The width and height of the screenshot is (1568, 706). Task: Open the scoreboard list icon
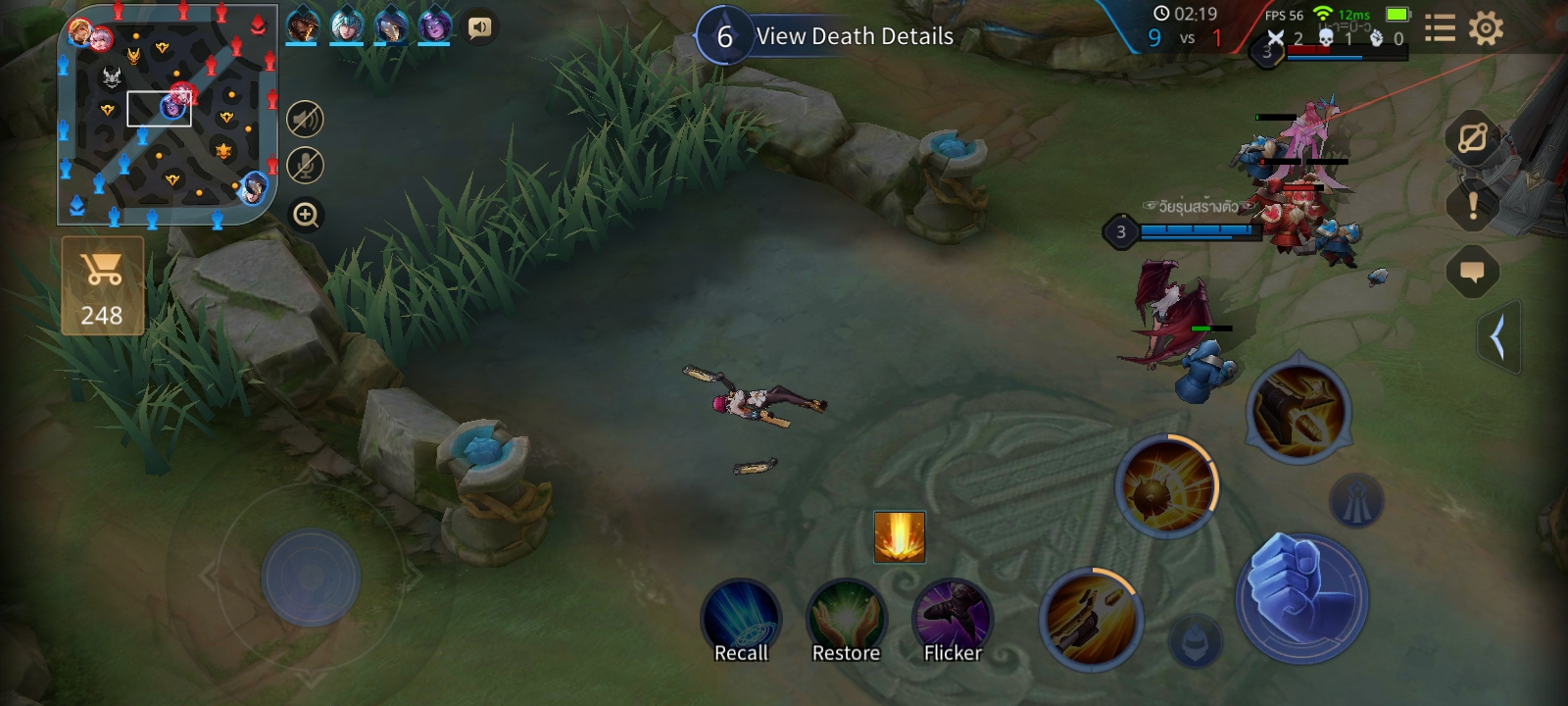click(1439, 28)
